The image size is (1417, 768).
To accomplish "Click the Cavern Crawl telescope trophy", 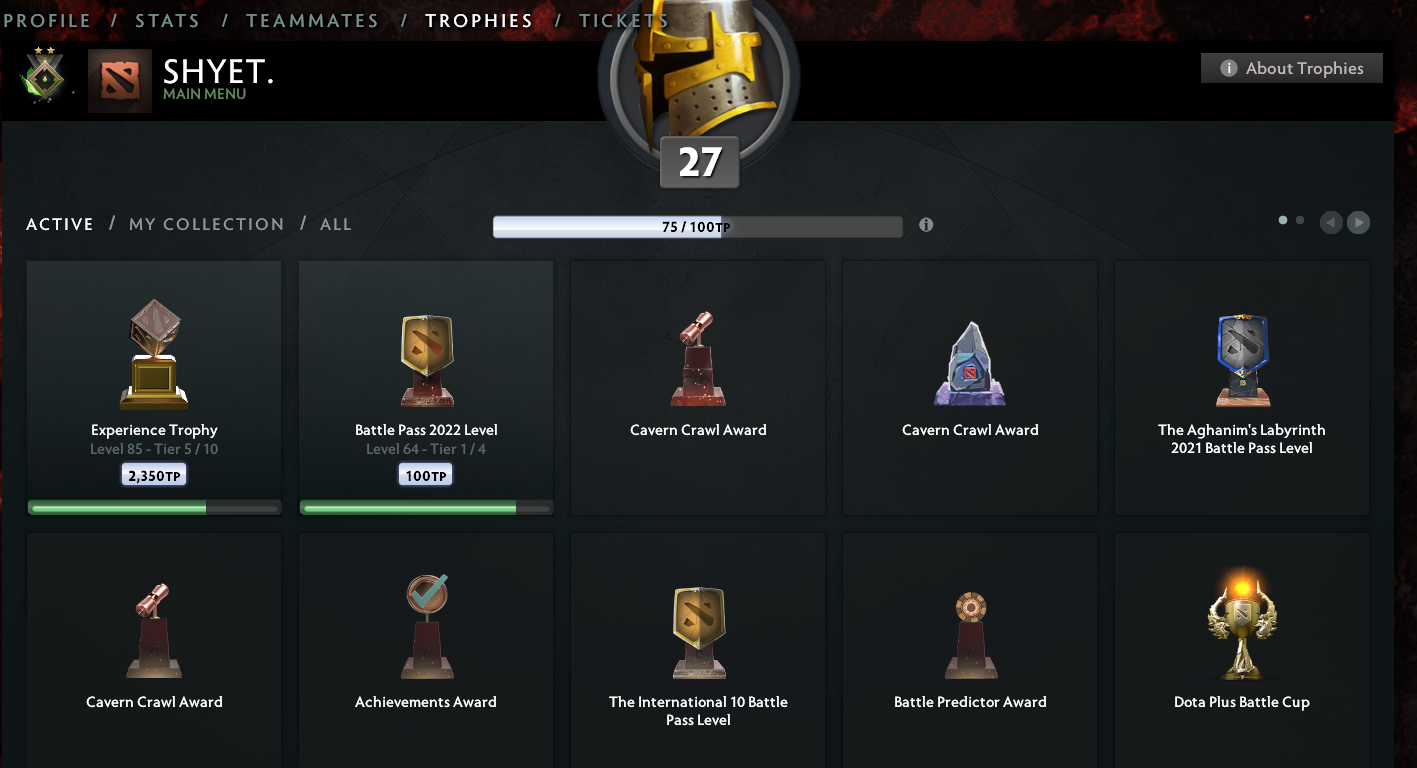I will click(x=698, y=360).
